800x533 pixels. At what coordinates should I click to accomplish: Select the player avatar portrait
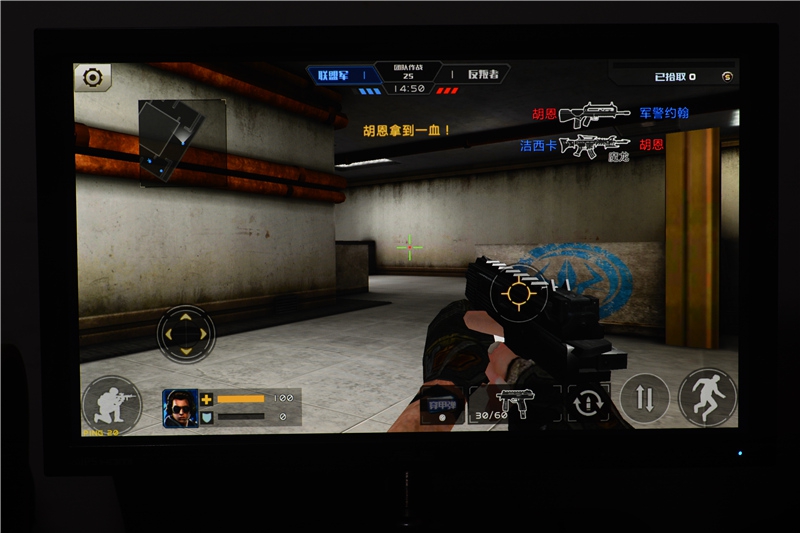(180, 406)
